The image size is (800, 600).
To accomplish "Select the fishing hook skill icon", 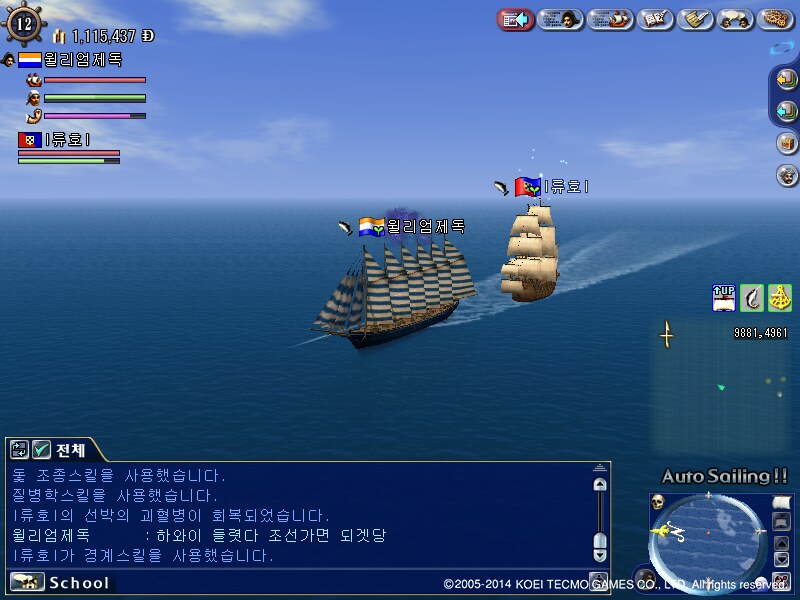I will 752,298.
